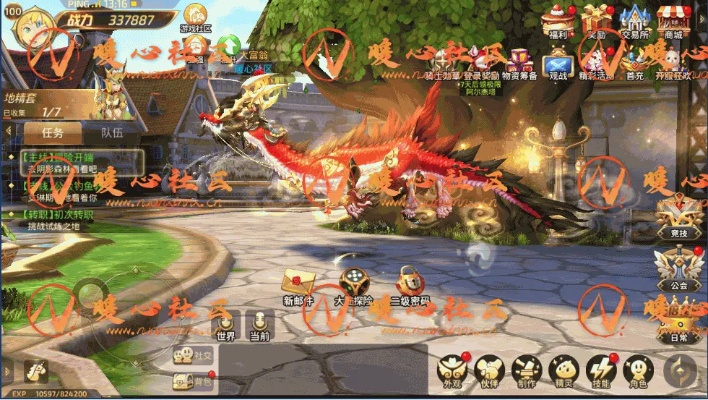Screen dimensions: 708x400
Task: Open the 竞技 arena menu
Action: click(x=679, y=212)
